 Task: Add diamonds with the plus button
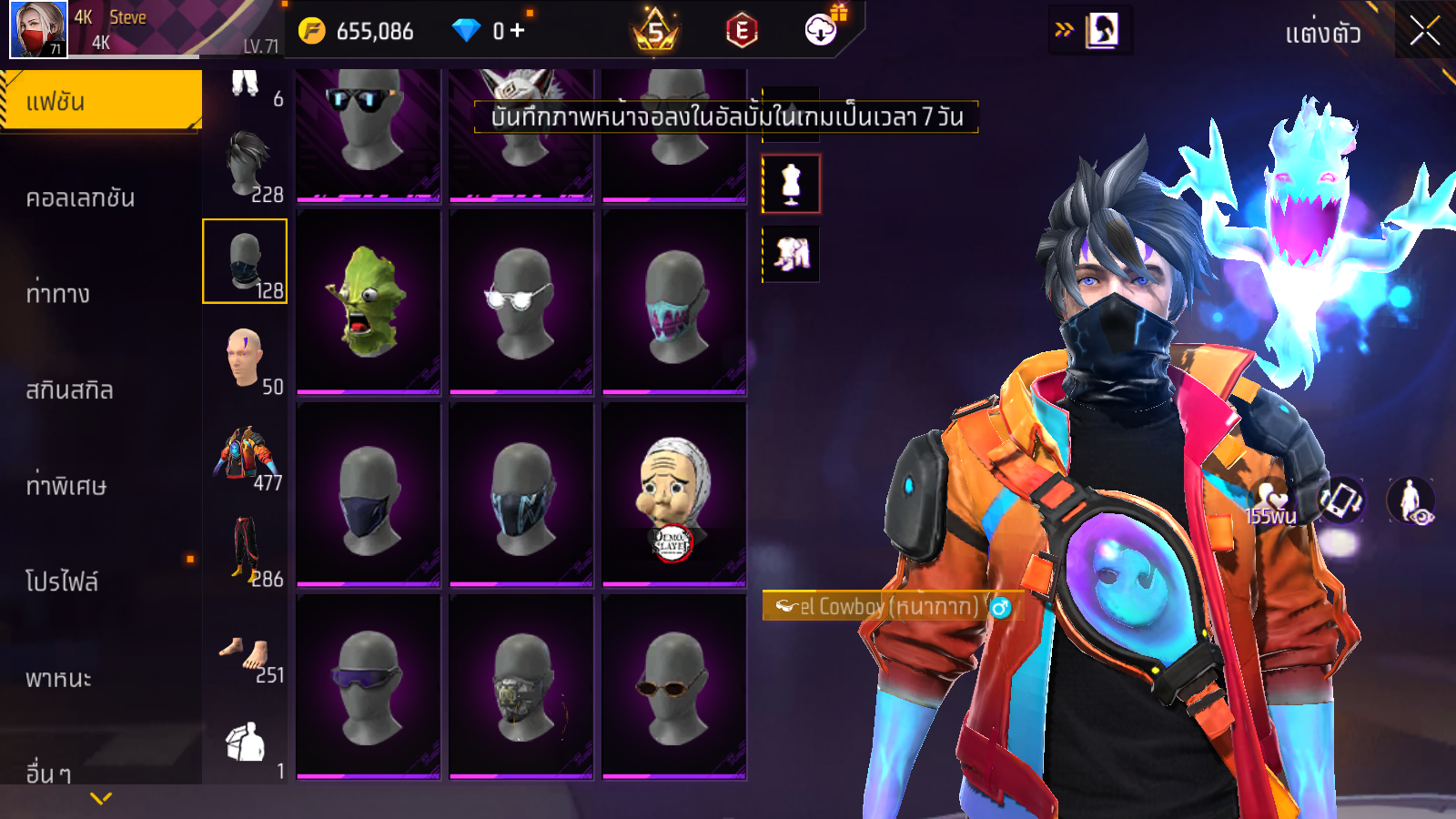[517, 31]
